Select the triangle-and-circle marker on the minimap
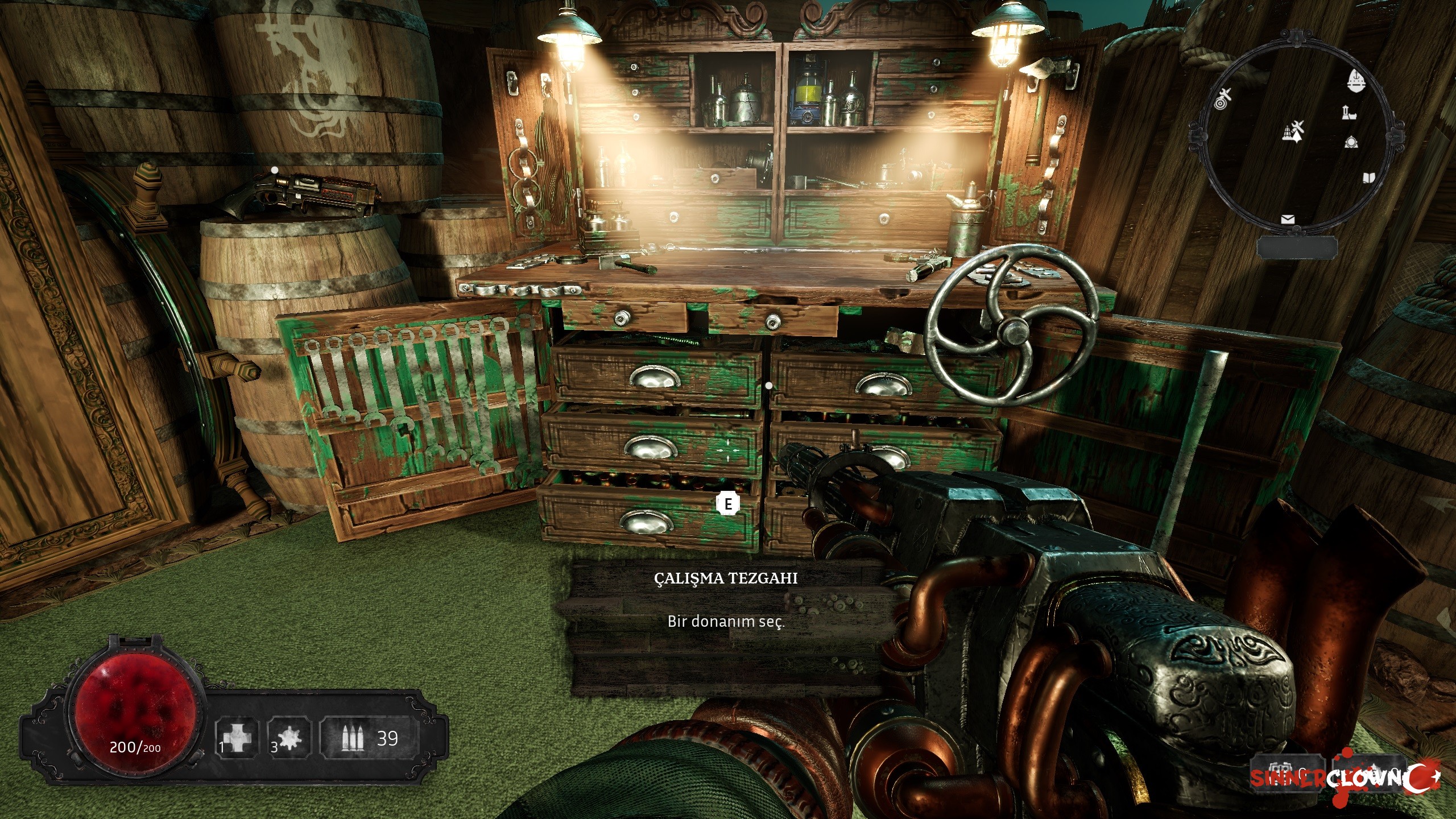Viewport: 1456px width, 819px height. [1351, 142]
